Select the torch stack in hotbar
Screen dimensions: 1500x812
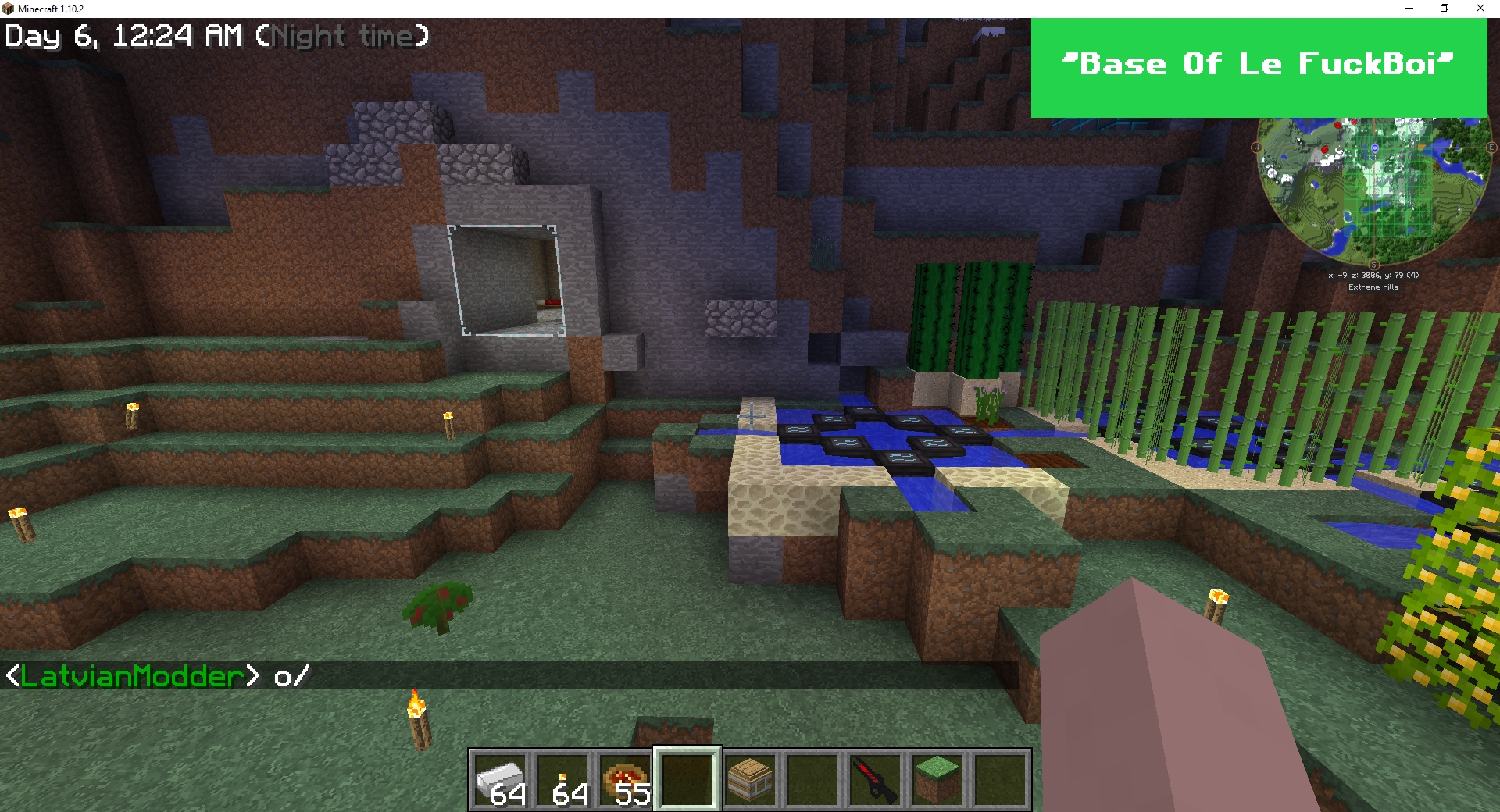563,779
